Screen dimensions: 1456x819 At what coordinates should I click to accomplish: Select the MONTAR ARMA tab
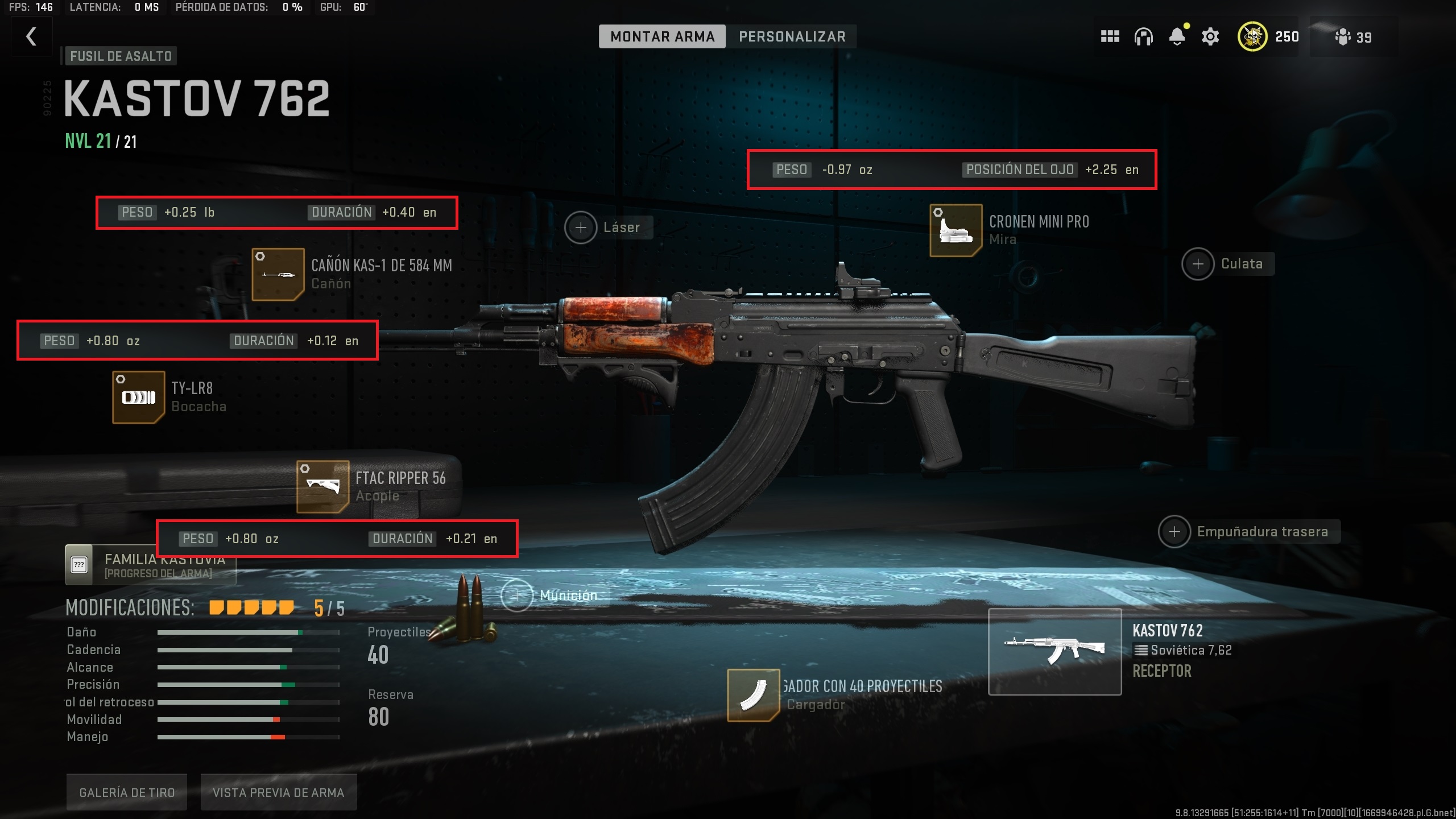[663, 36]
